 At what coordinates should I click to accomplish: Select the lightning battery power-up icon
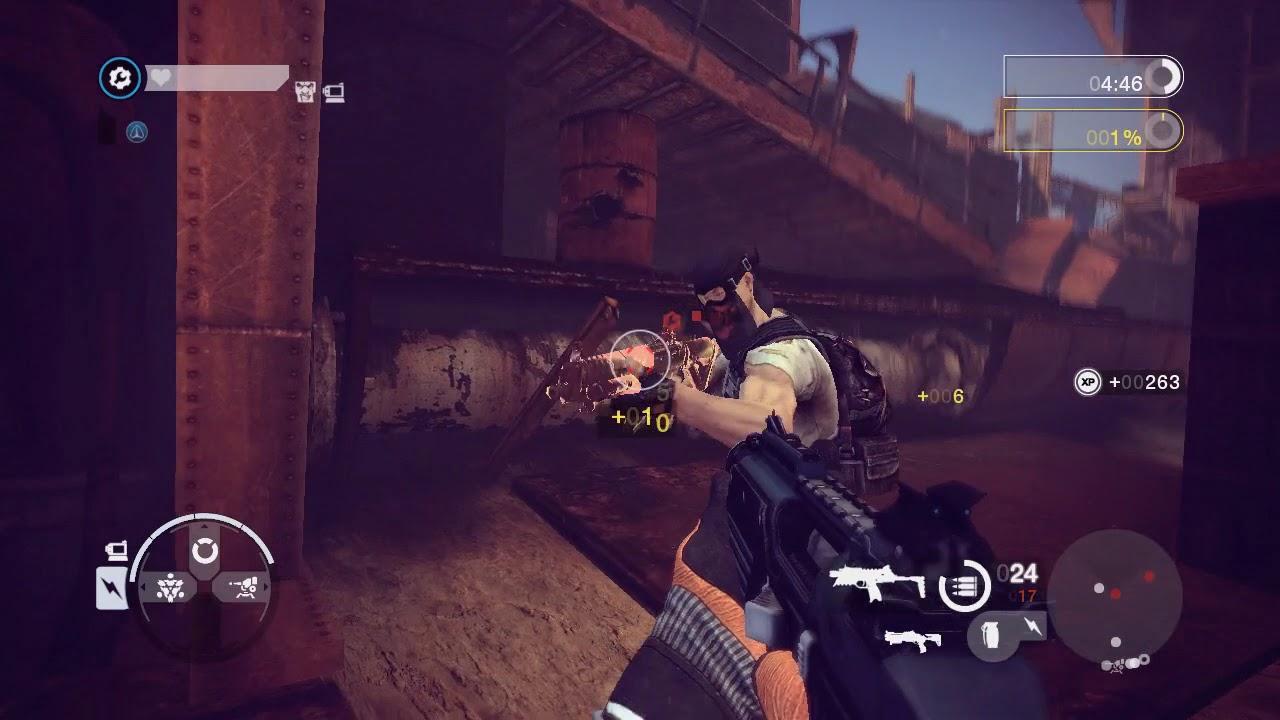click(x=111, y=588)
